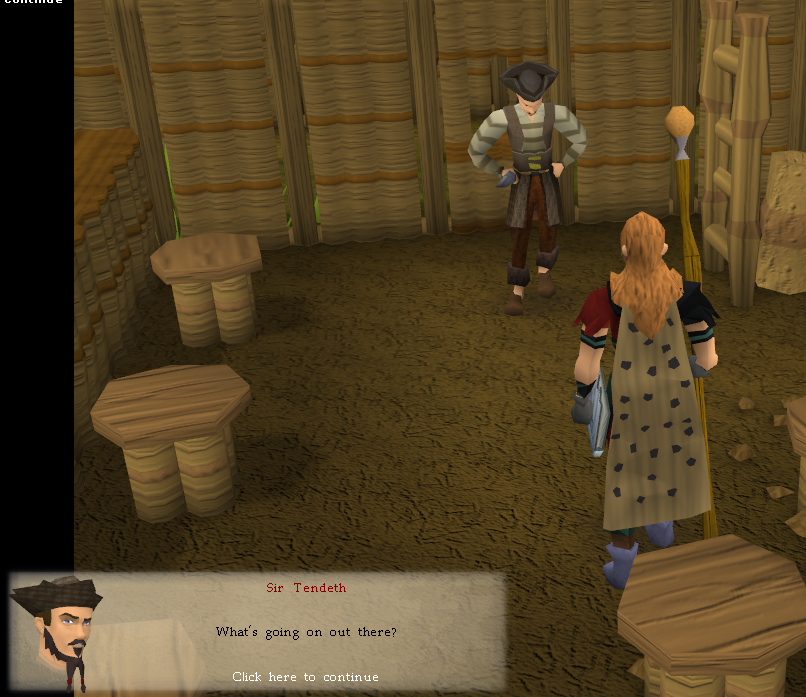Click here to continue the dialogue
Screen dimensions: 806x697
tap(305, 677)
